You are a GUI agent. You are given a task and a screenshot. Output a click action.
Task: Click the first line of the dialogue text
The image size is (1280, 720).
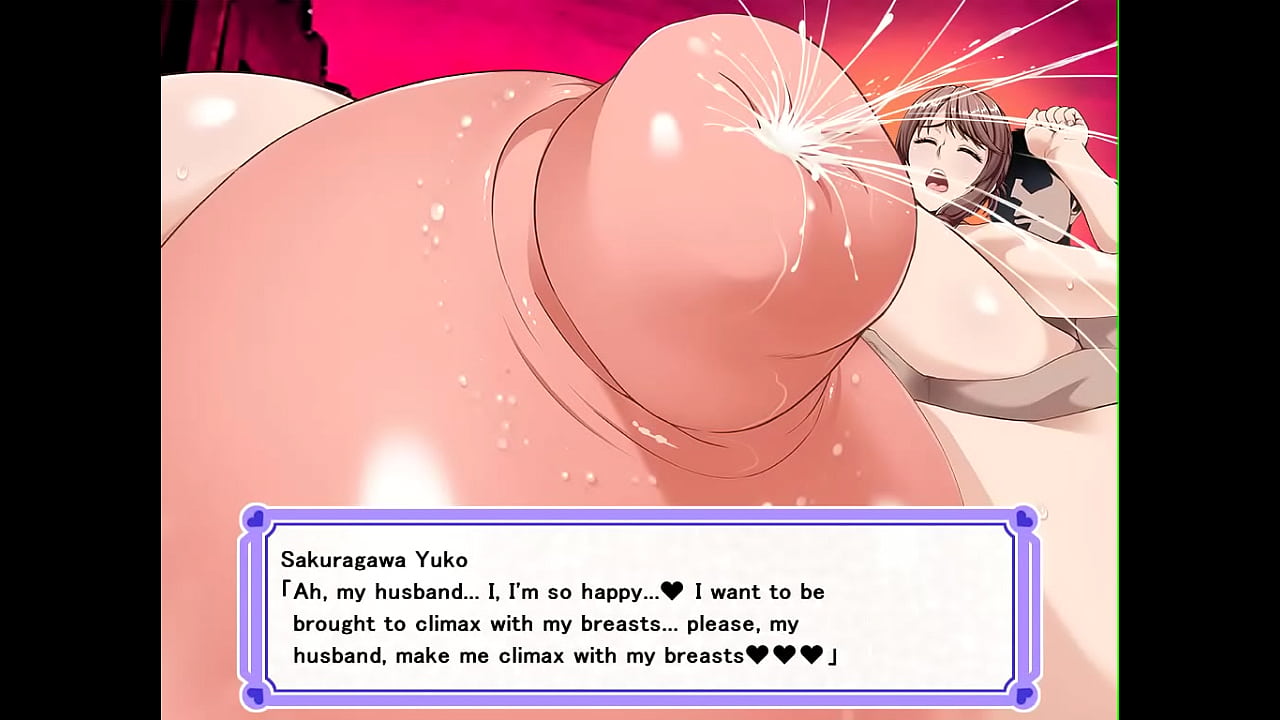pyautogui.click(x=550, y=592)
